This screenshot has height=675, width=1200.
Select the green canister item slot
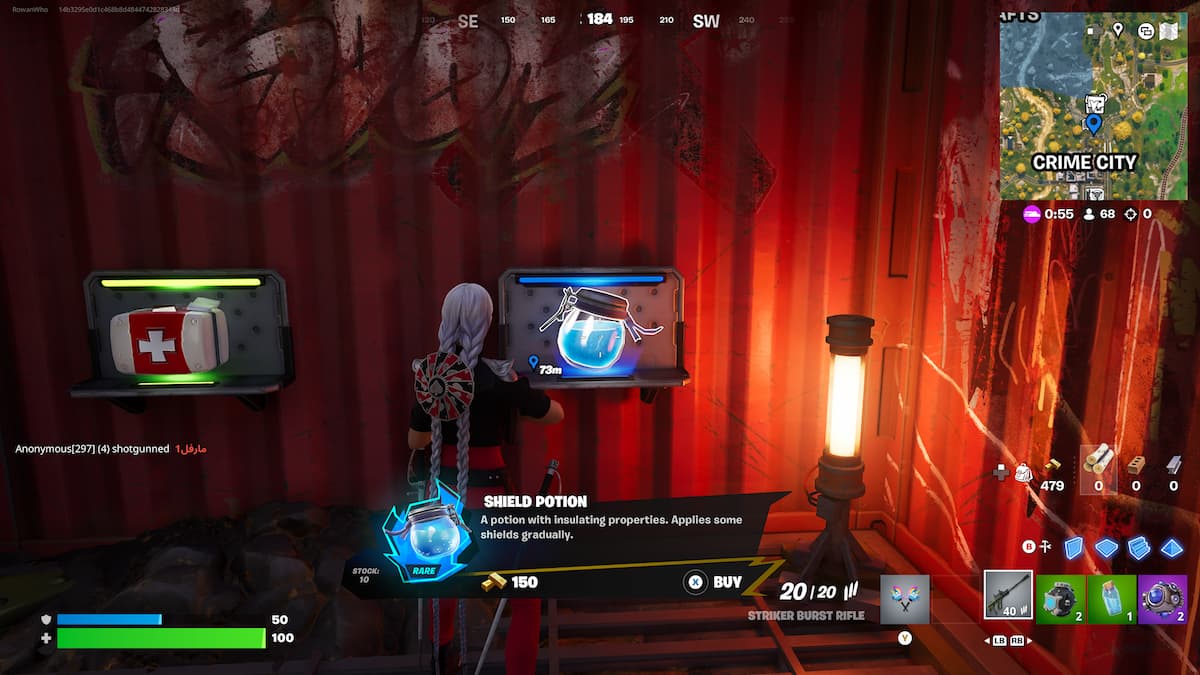[x=1059, y=599]
